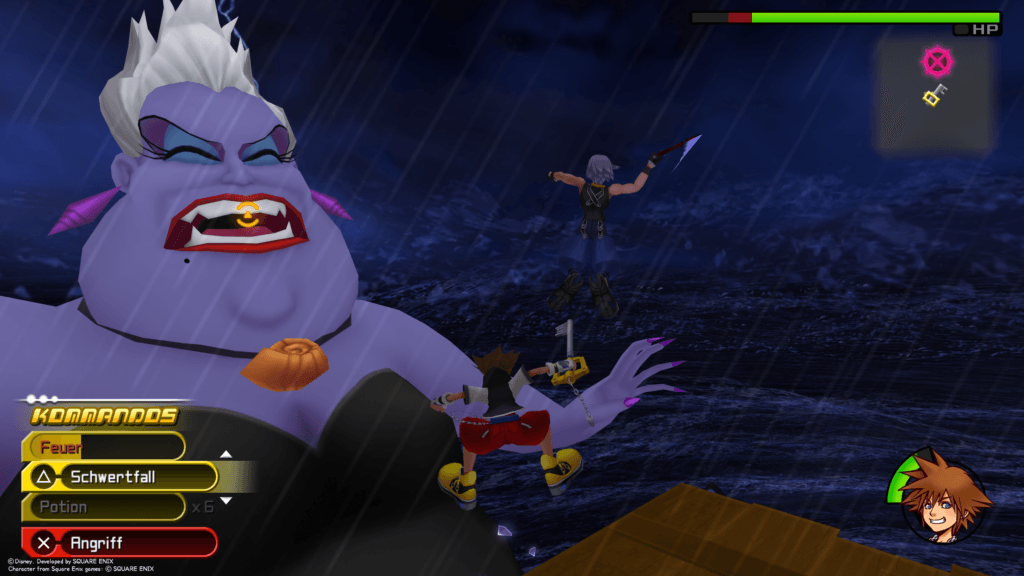Click the minimap panel
Image resolution: width=1024 pixels, height=576 pixels.
935,97
